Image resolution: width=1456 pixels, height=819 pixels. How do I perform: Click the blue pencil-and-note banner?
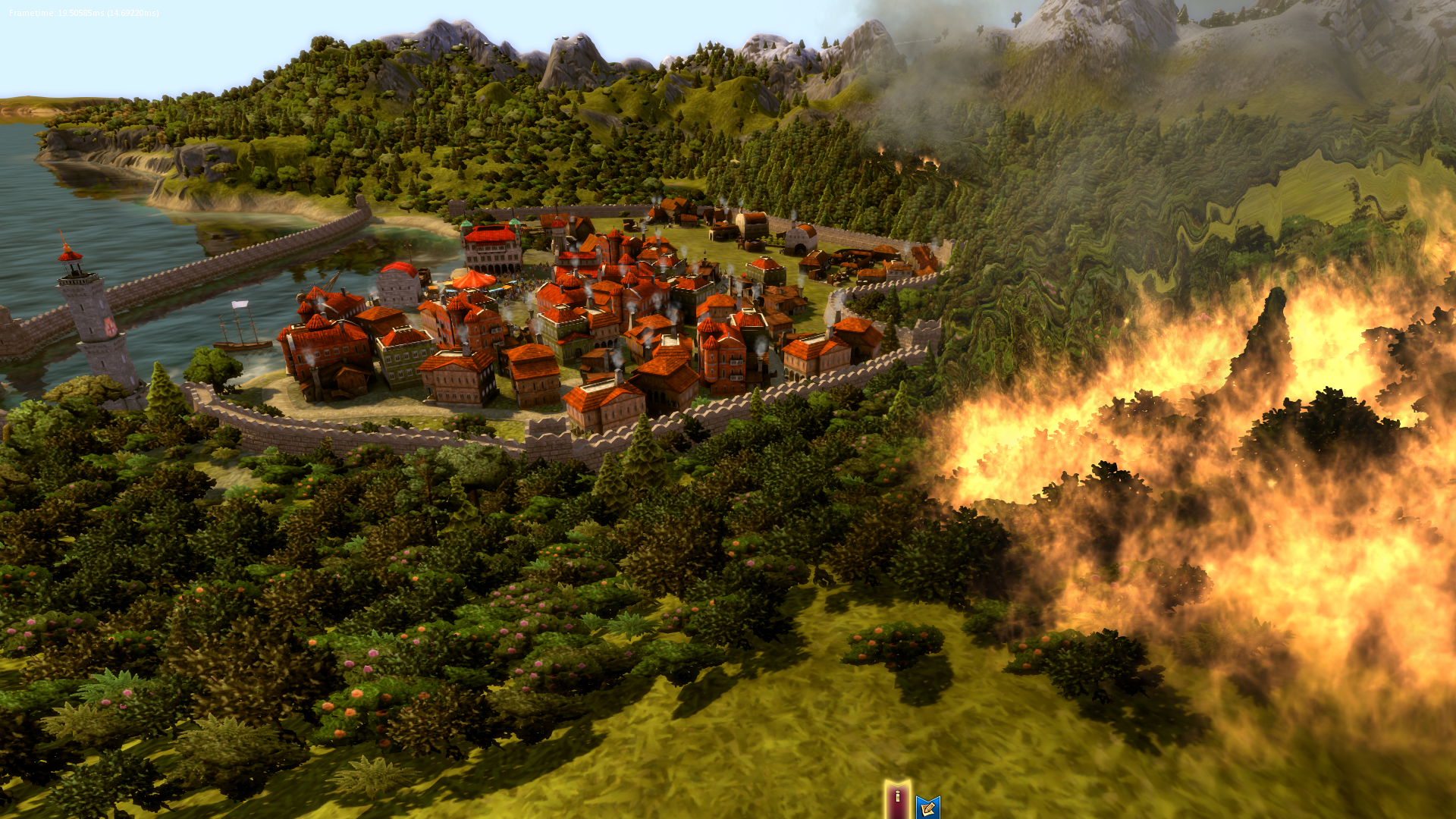pos(927,808)
